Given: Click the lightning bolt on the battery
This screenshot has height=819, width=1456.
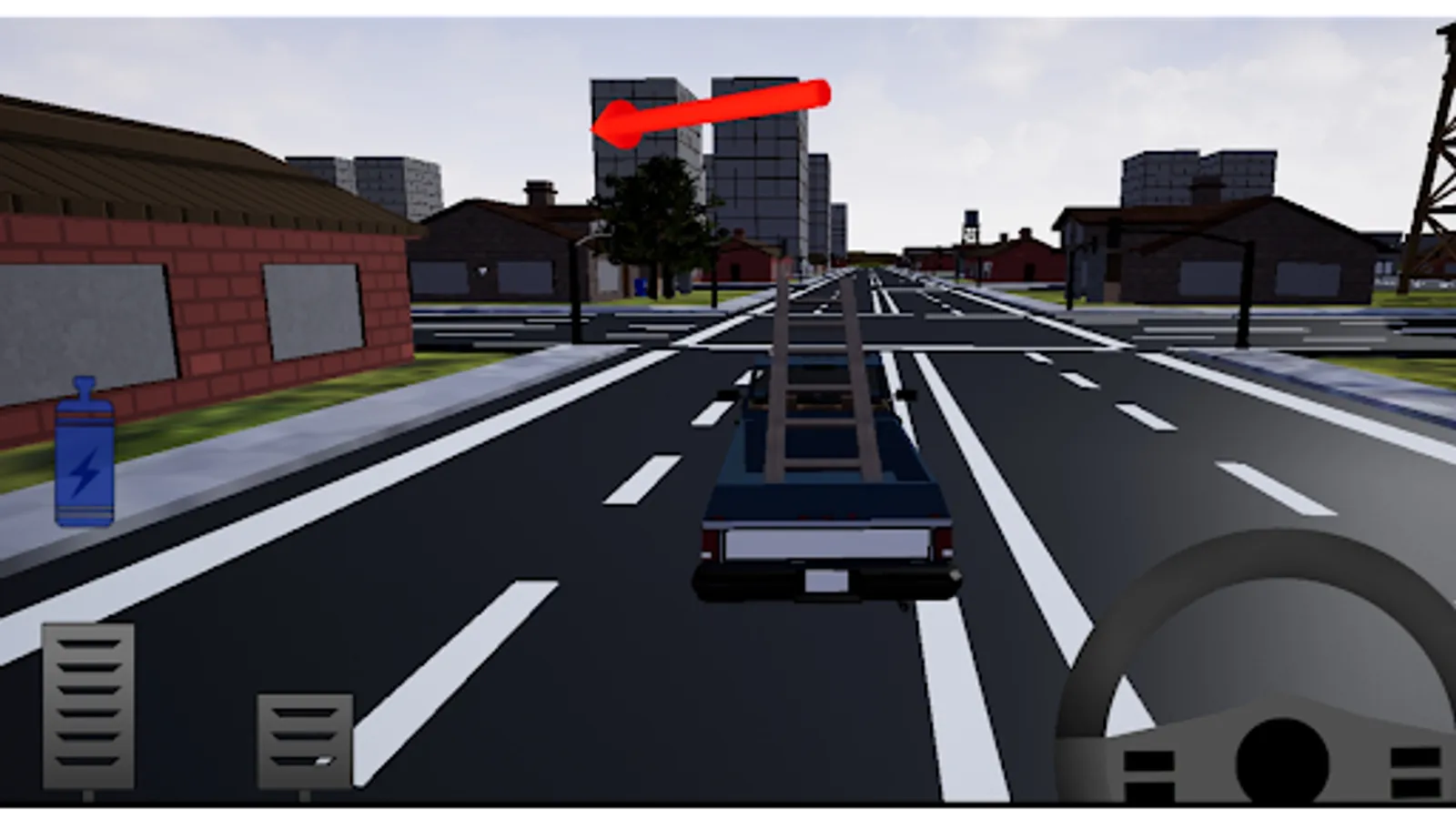Looking at the screenshot, I should [x=83, y=470].
